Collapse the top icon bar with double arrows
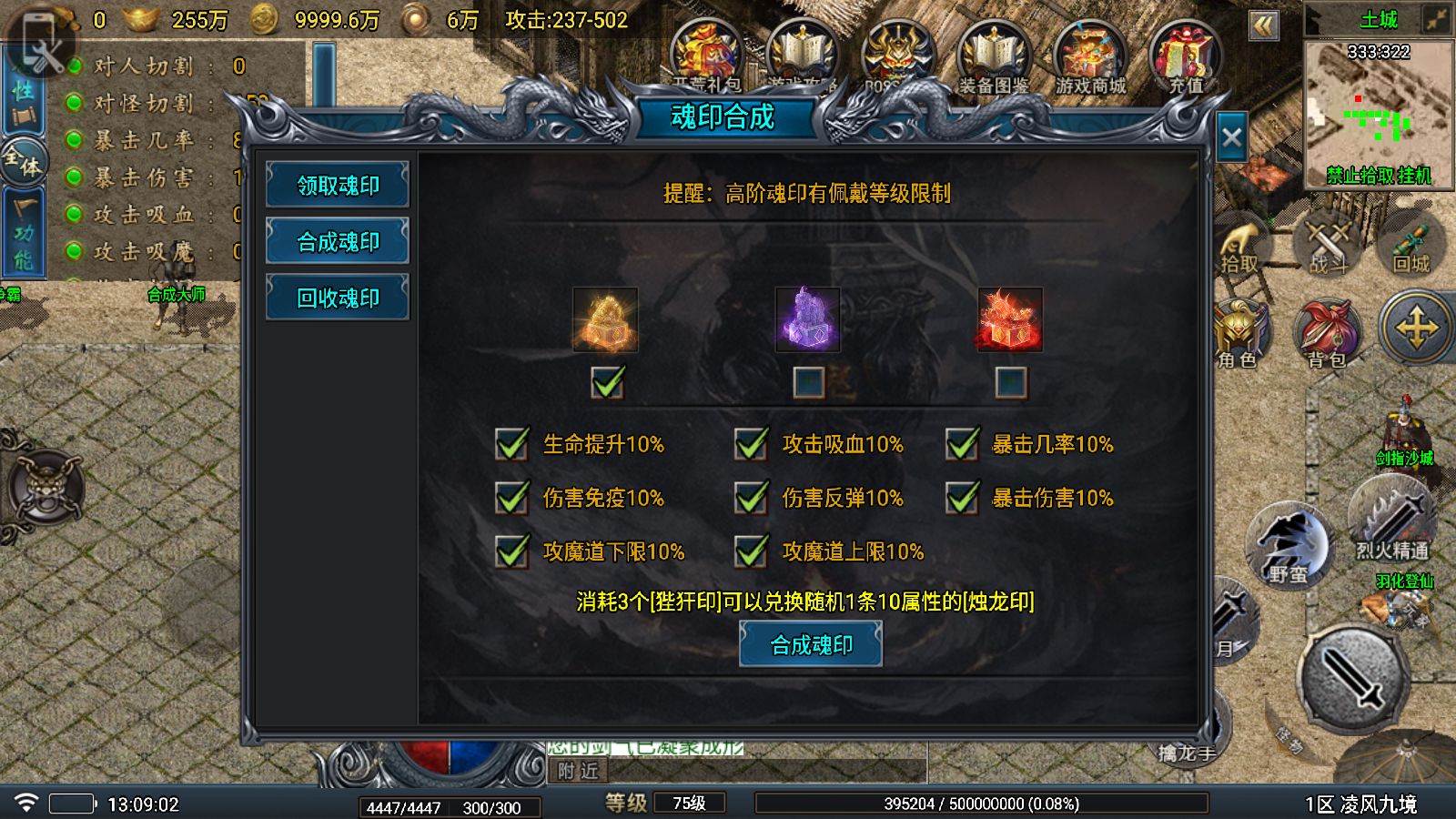This screenshot has width=1456, height=819. 1263,25
